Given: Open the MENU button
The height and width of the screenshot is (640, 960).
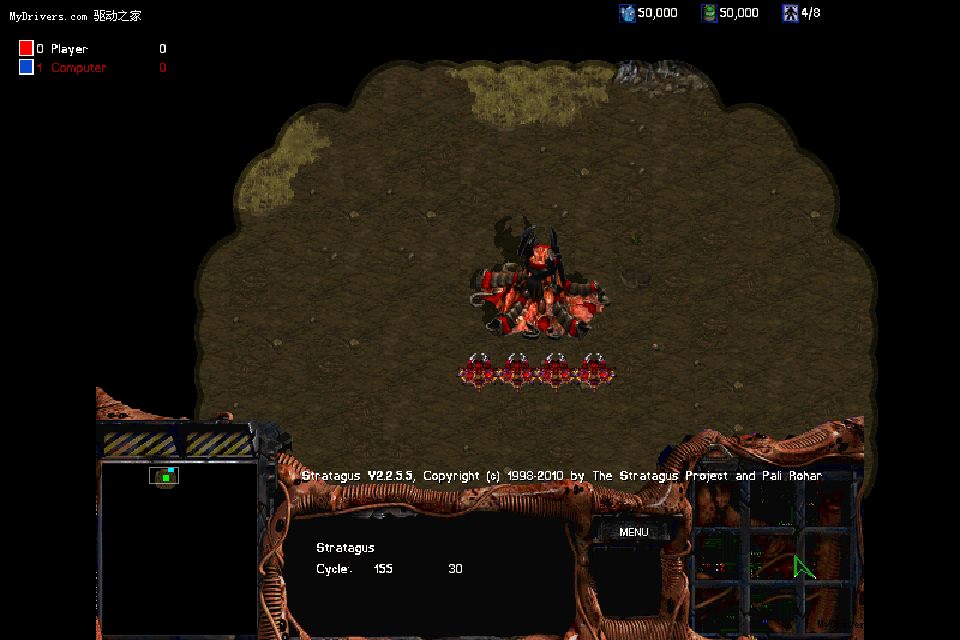Looking at the screenshot, I should [x=634, y=532].
